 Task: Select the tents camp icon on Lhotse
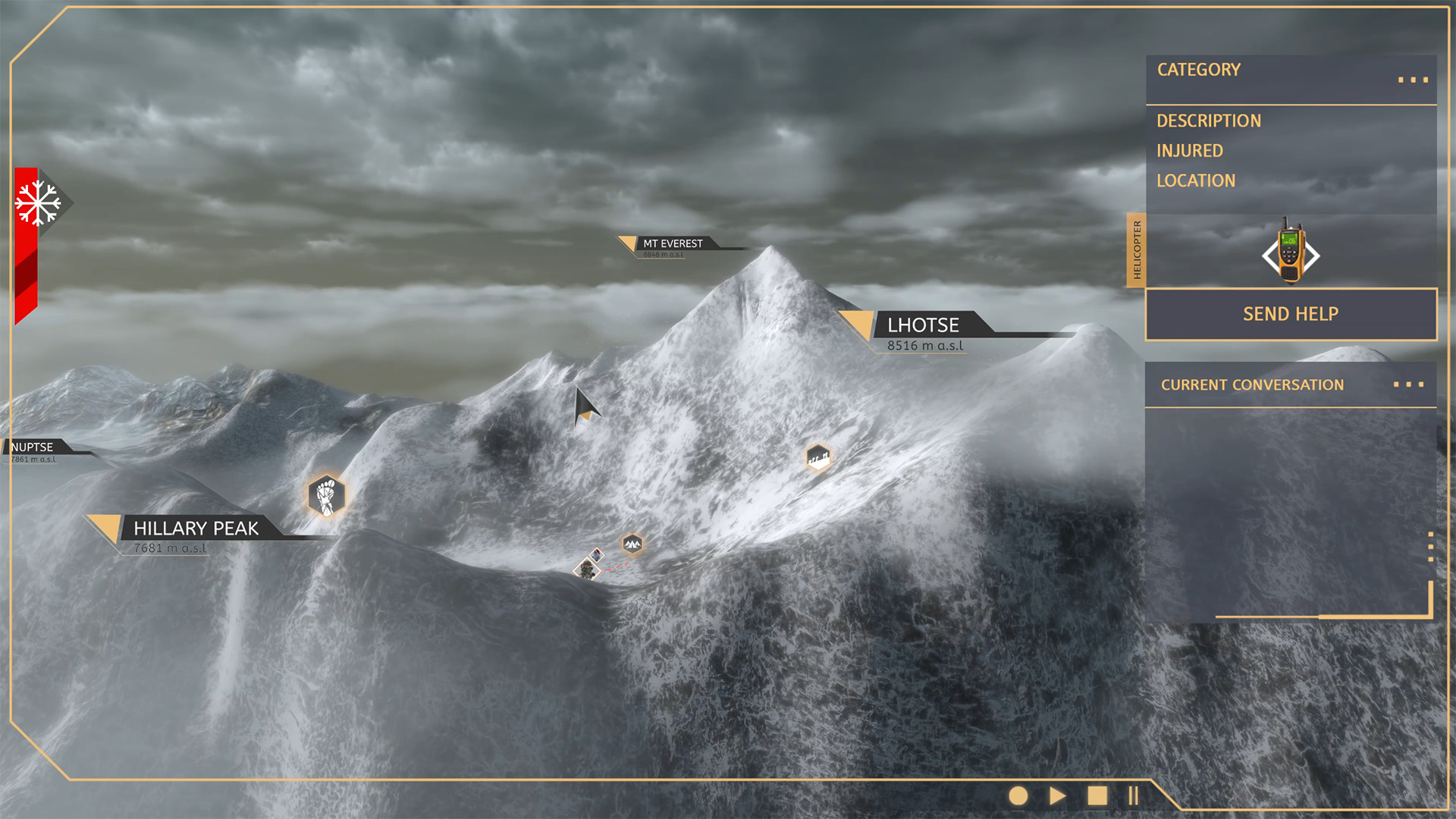tap(632, 543)
